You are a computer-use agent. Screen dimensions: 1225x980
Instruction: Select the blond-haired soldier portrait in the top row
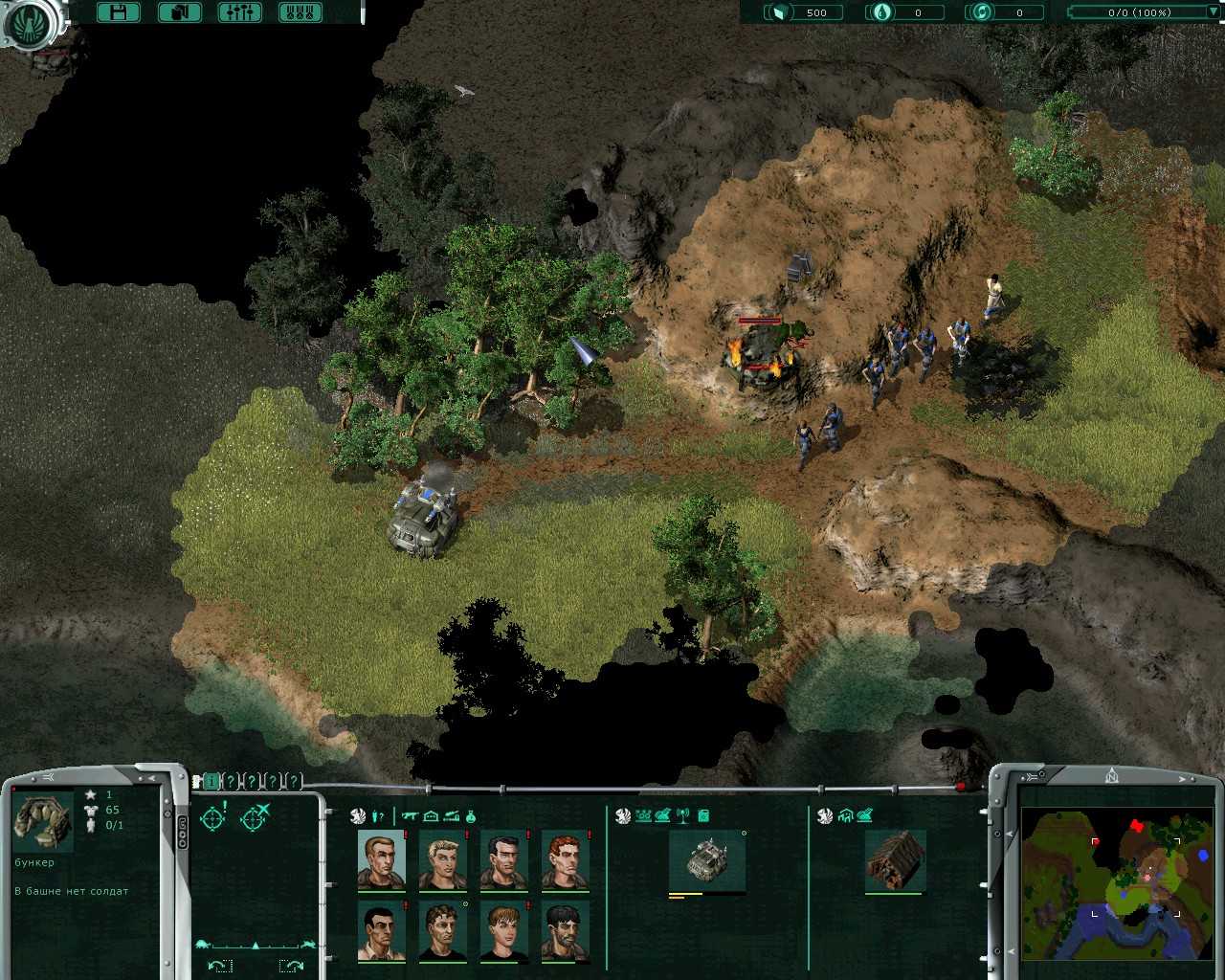pos(442,860)
